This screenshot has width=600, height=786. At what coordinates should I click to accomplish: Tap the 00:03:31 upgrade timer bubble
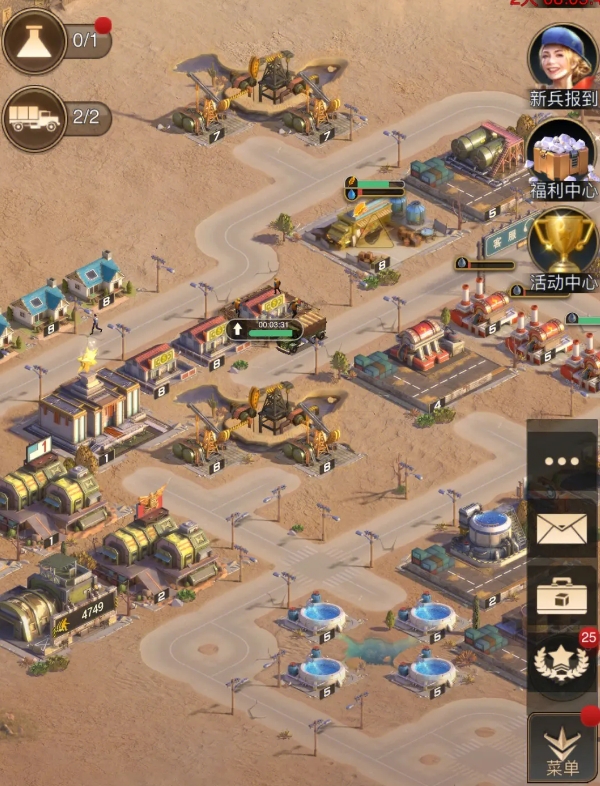[266, 327]
